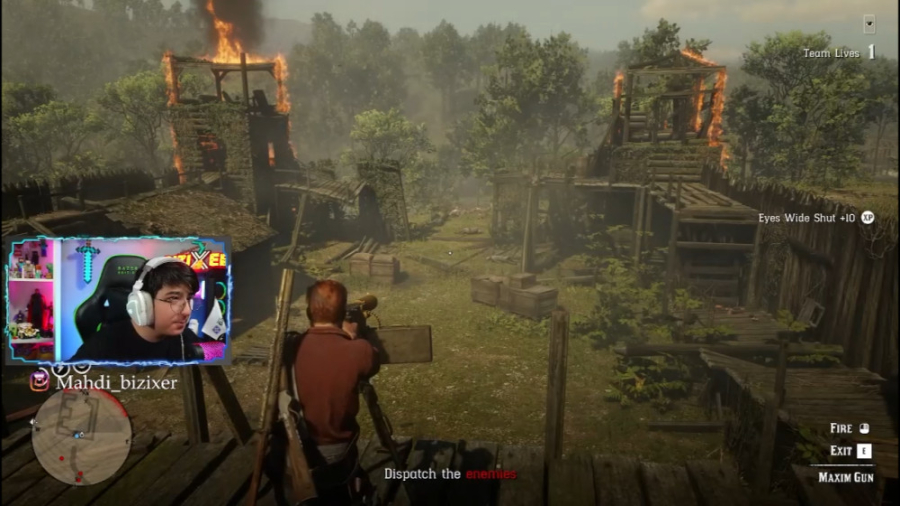Screen dimensions: 900x506
Task: Select the streamer webcam overlay
Action: 119,299
